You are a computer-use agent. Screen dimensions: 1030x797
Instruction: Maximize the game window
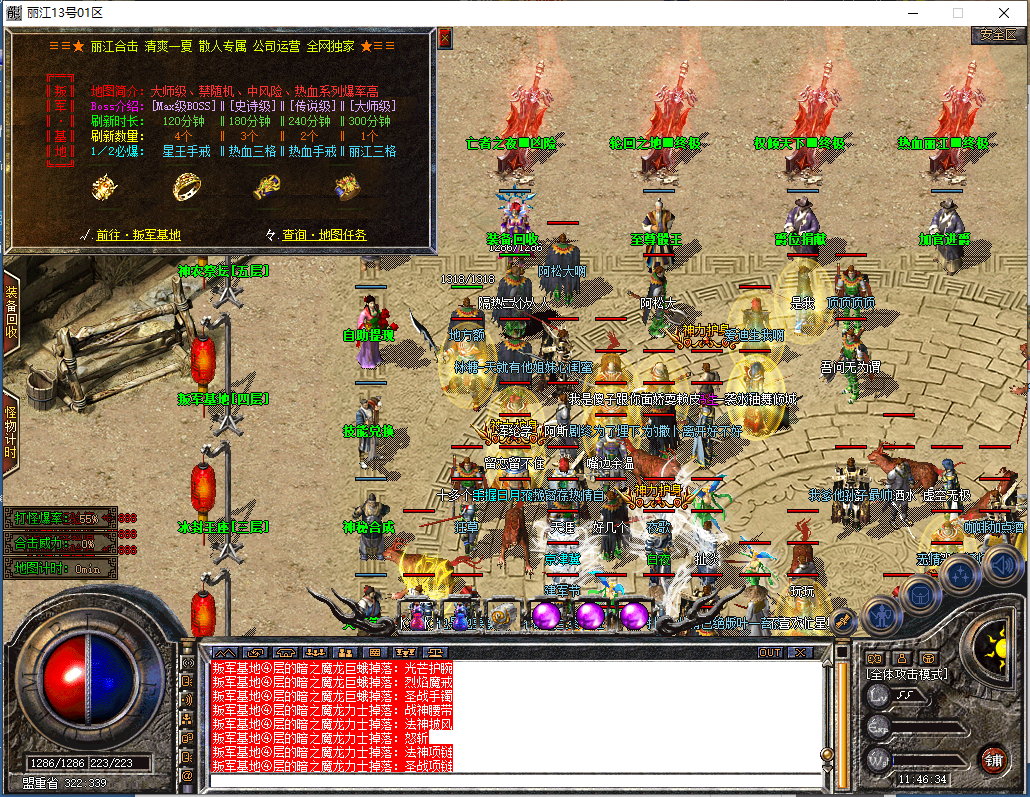click(x=957, y=13)
